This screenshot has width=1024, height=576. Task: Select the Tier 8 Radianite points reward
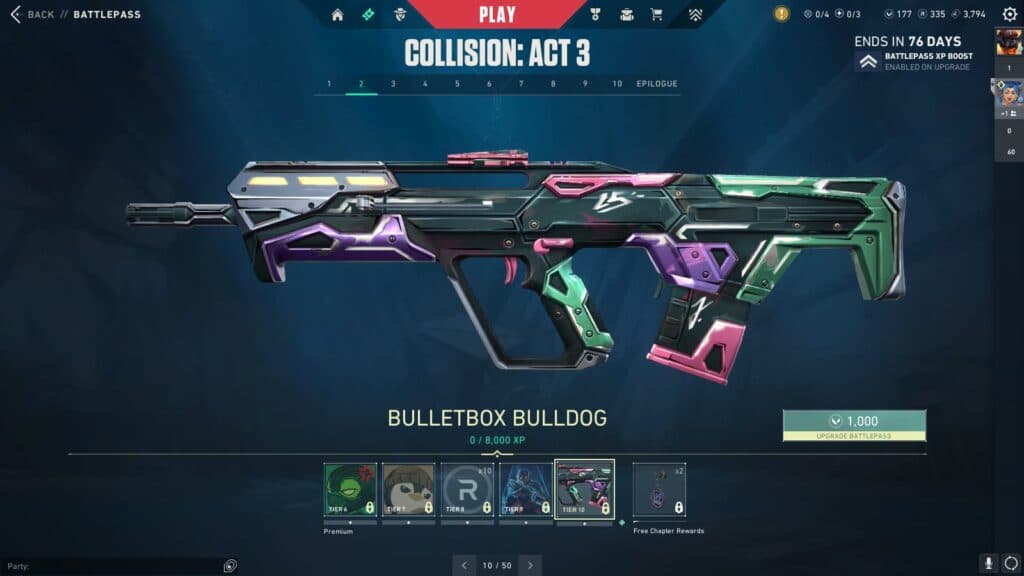(468, 489)
